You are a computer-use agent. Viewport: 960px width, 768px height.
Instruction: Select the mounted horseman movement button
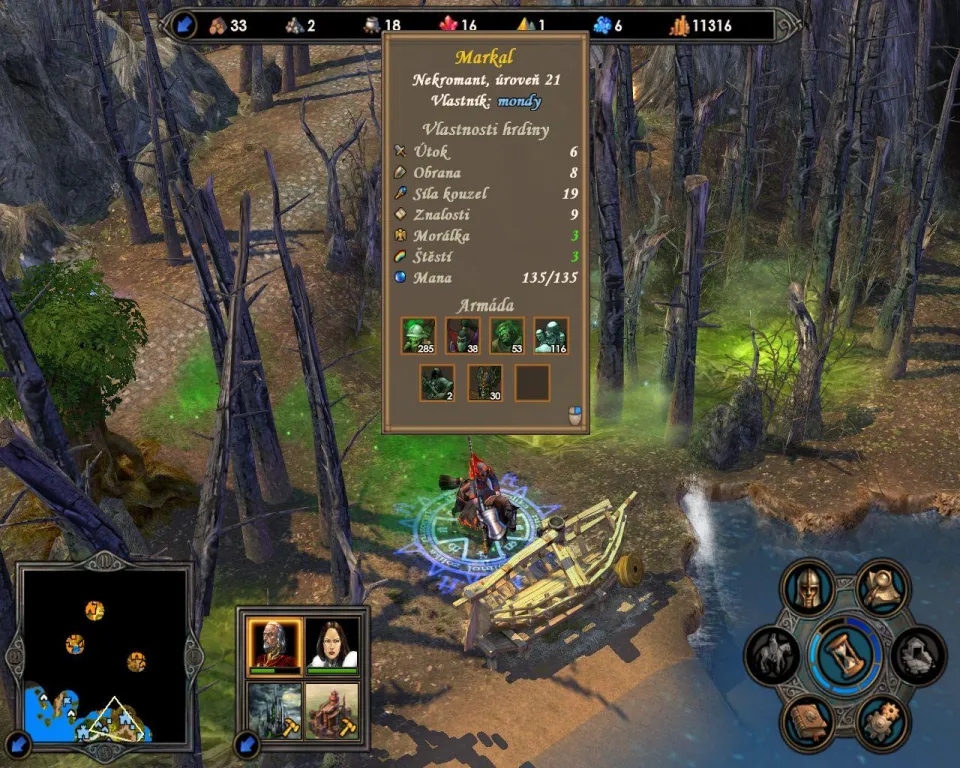[x=773, y=656]
